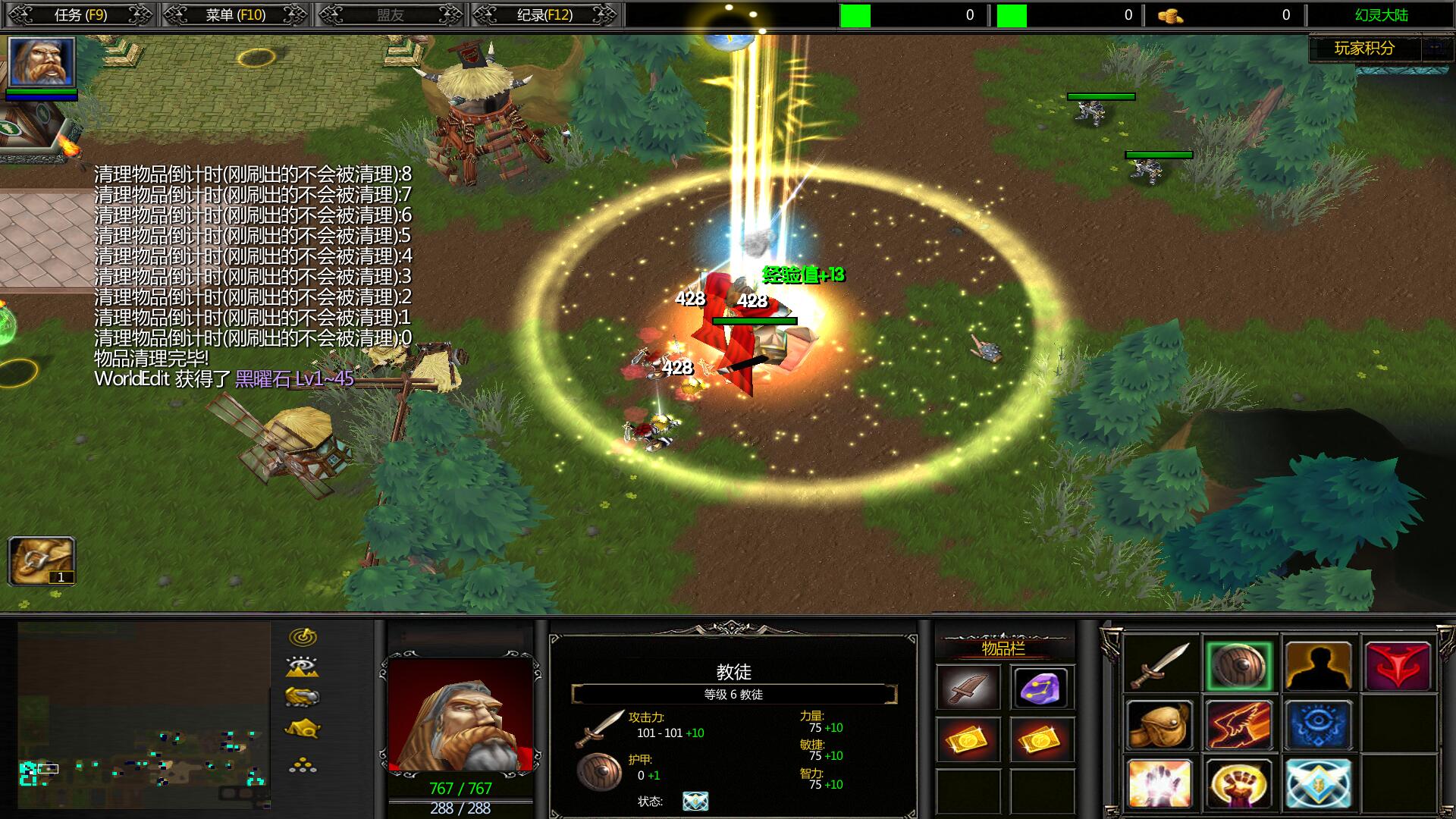Choose the sword attack command
The image size is (1456, 819).
1159,666
